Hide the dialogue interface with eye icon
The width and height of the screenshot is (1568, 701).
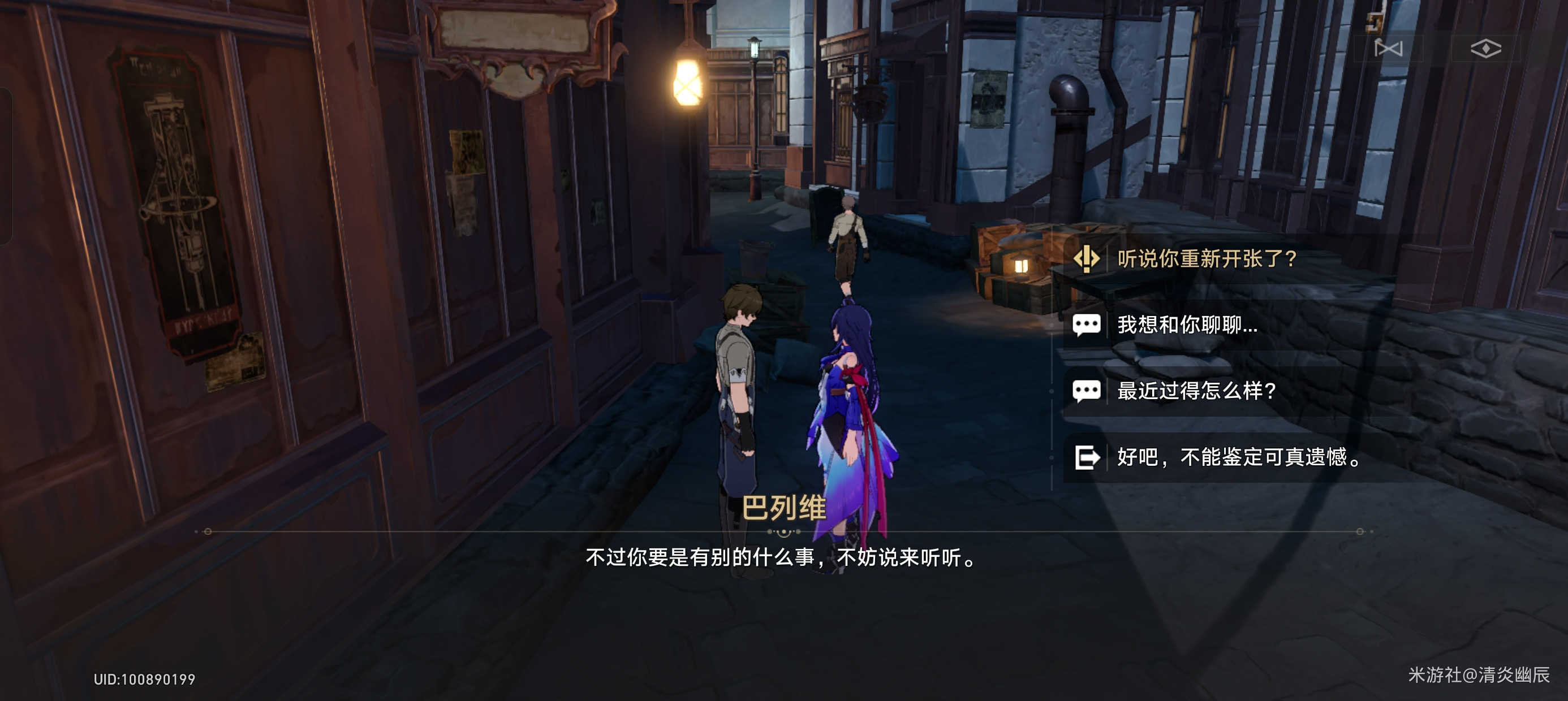1485,48
